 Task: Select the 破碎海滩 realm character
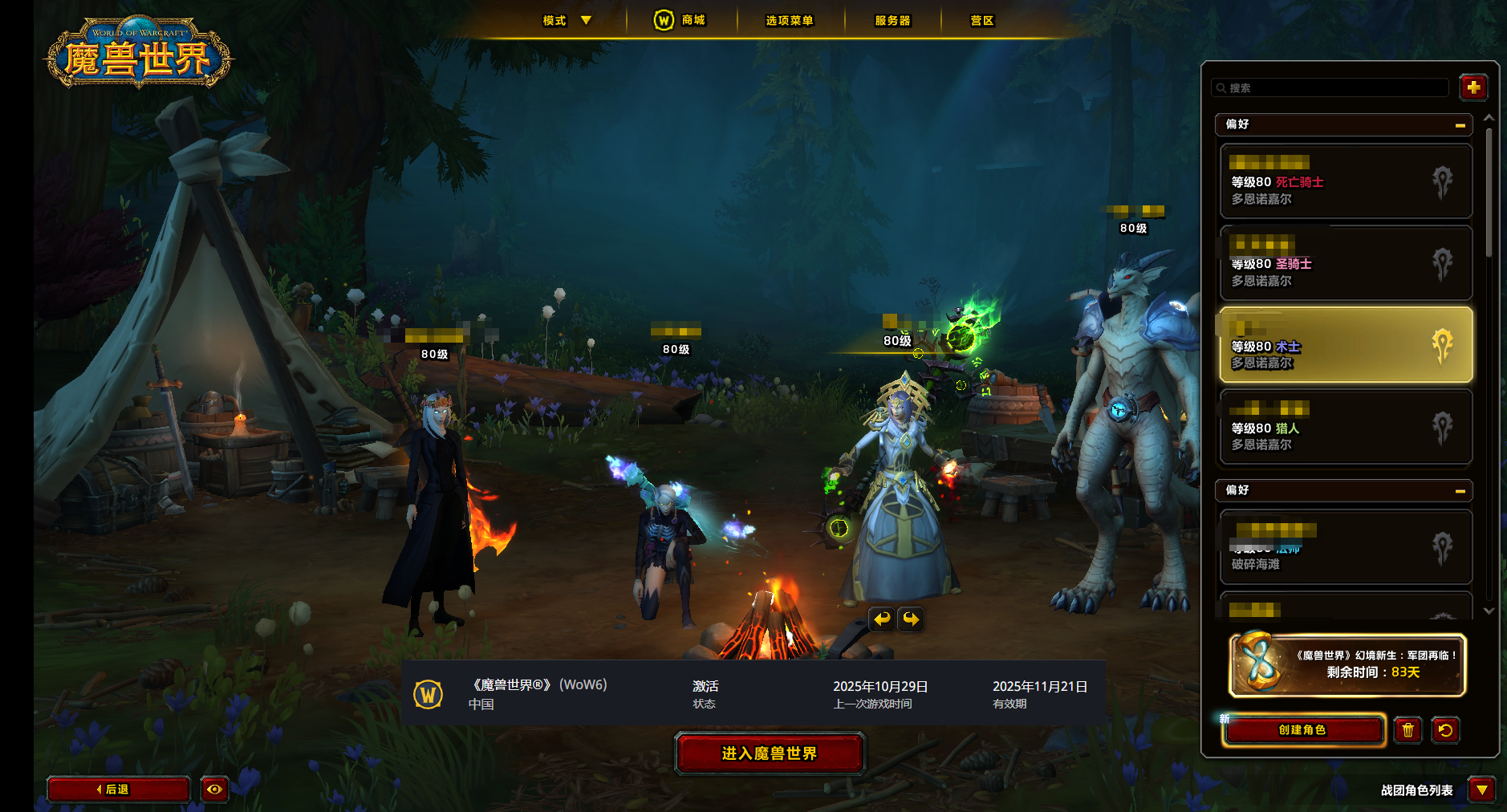[x=1346, y=548]
